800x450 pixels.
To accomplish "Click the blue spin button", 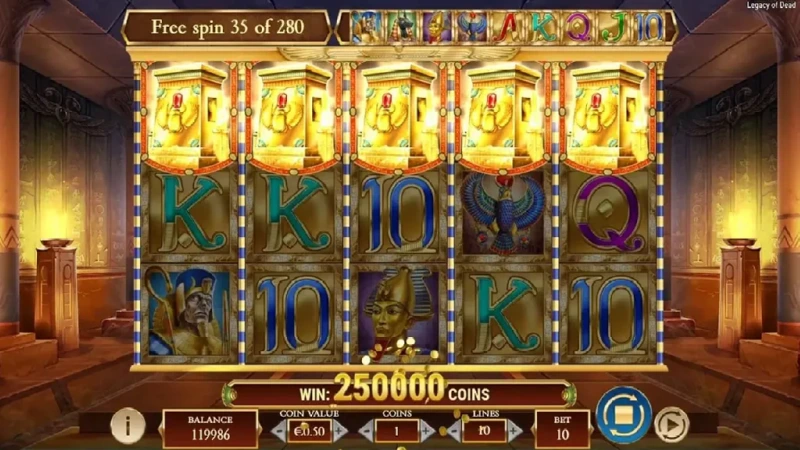I will point(623,415).
